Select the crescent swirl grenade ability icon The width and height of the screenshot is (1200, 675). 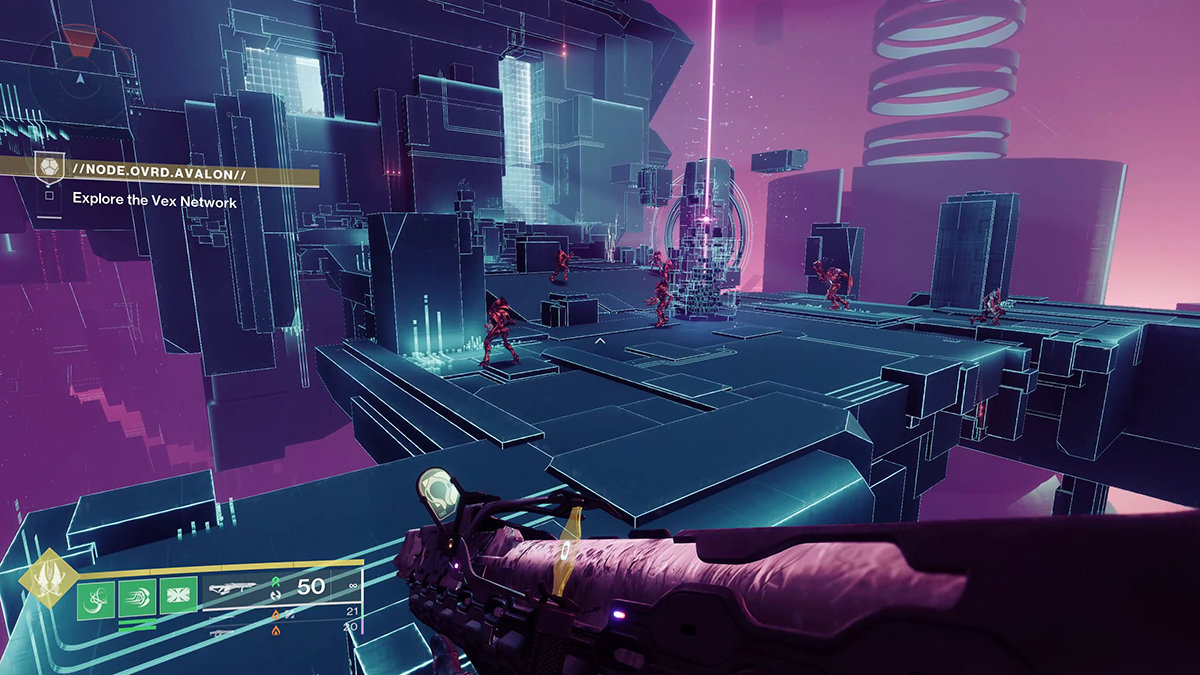(x=95, y=598)
